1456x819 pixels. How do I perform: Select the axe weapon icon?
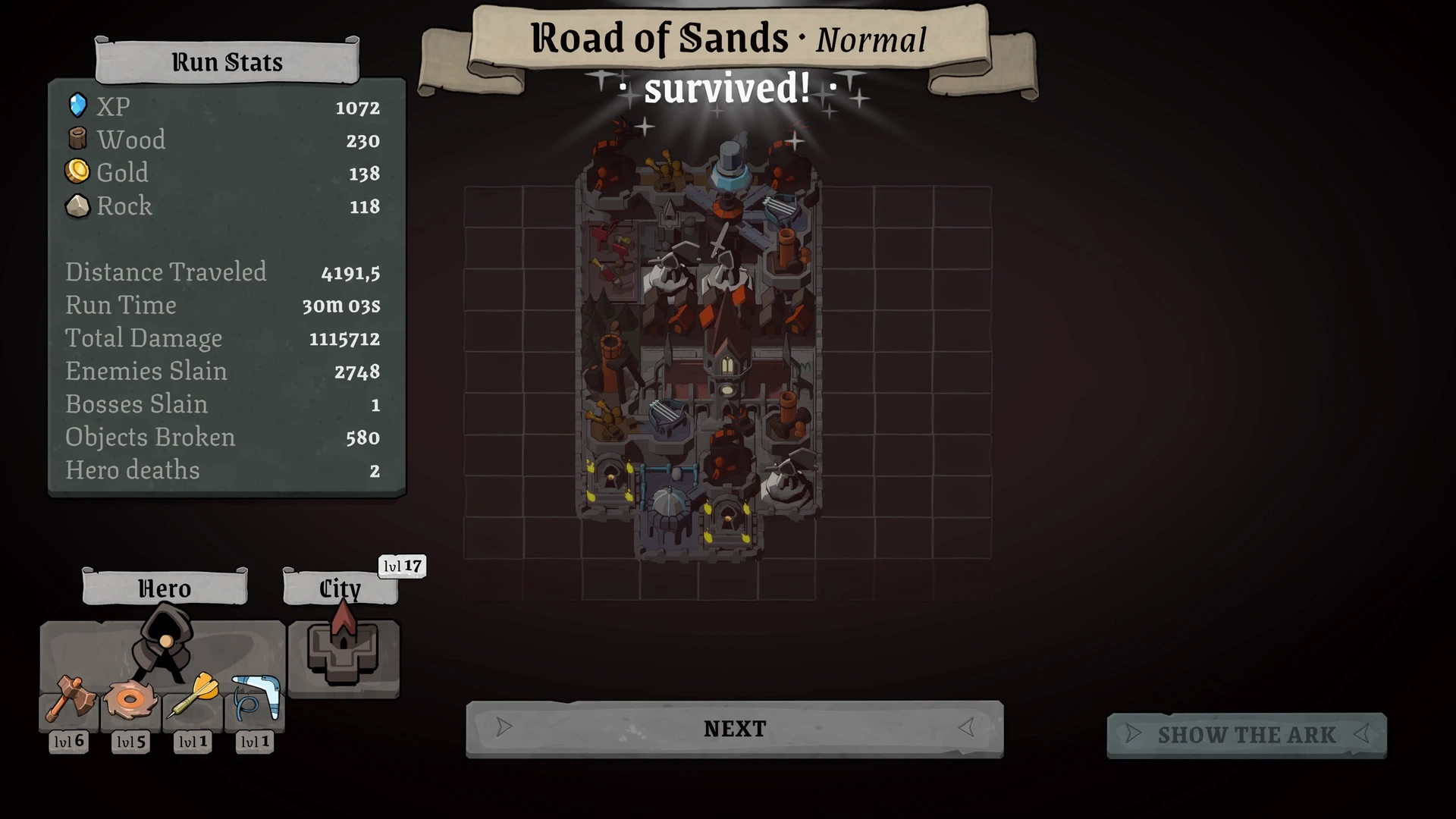point(70,699)
